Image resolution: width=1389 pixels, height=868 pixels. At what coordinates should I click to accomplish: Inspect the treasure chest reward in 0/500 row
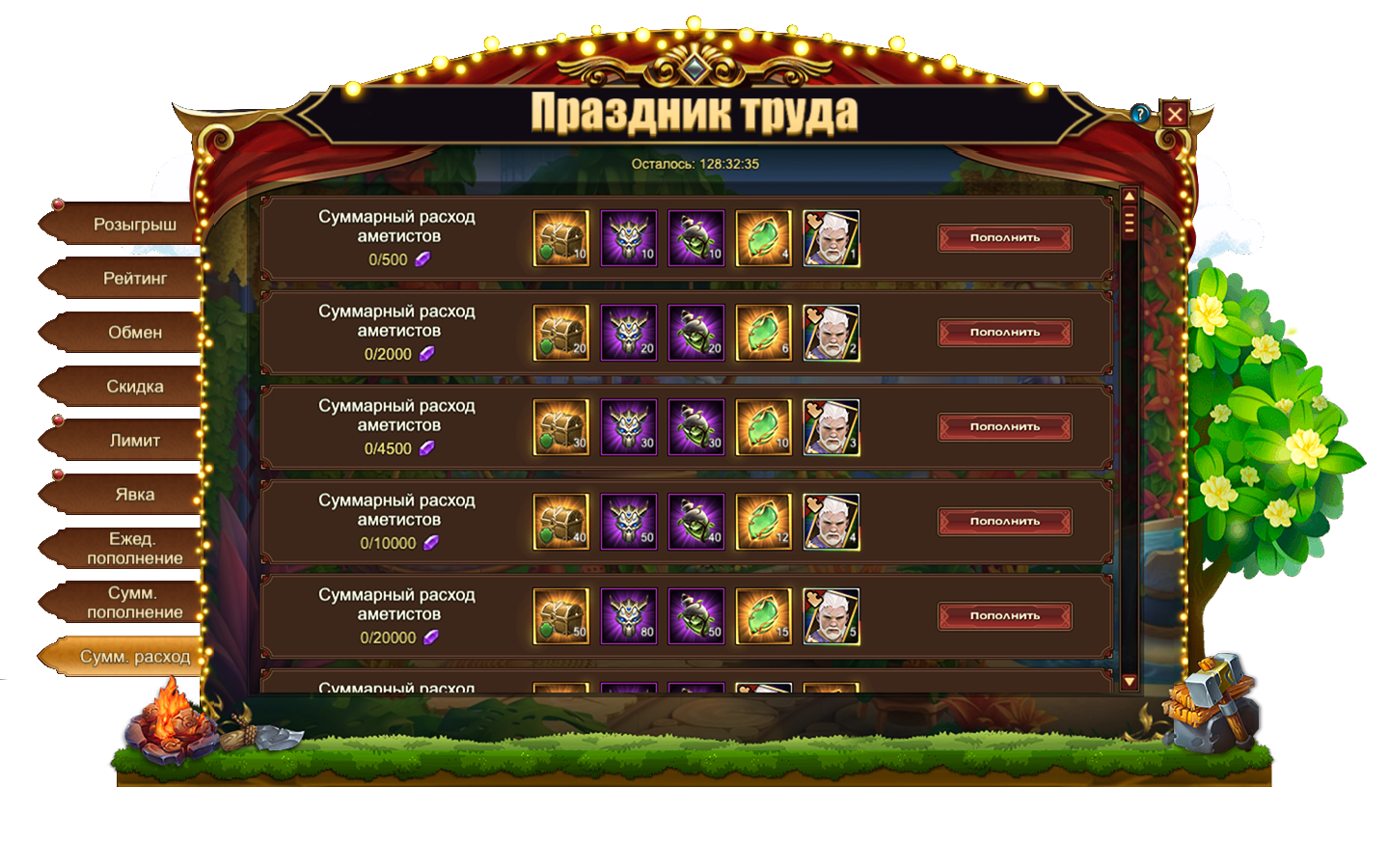[x=560, y=238]
